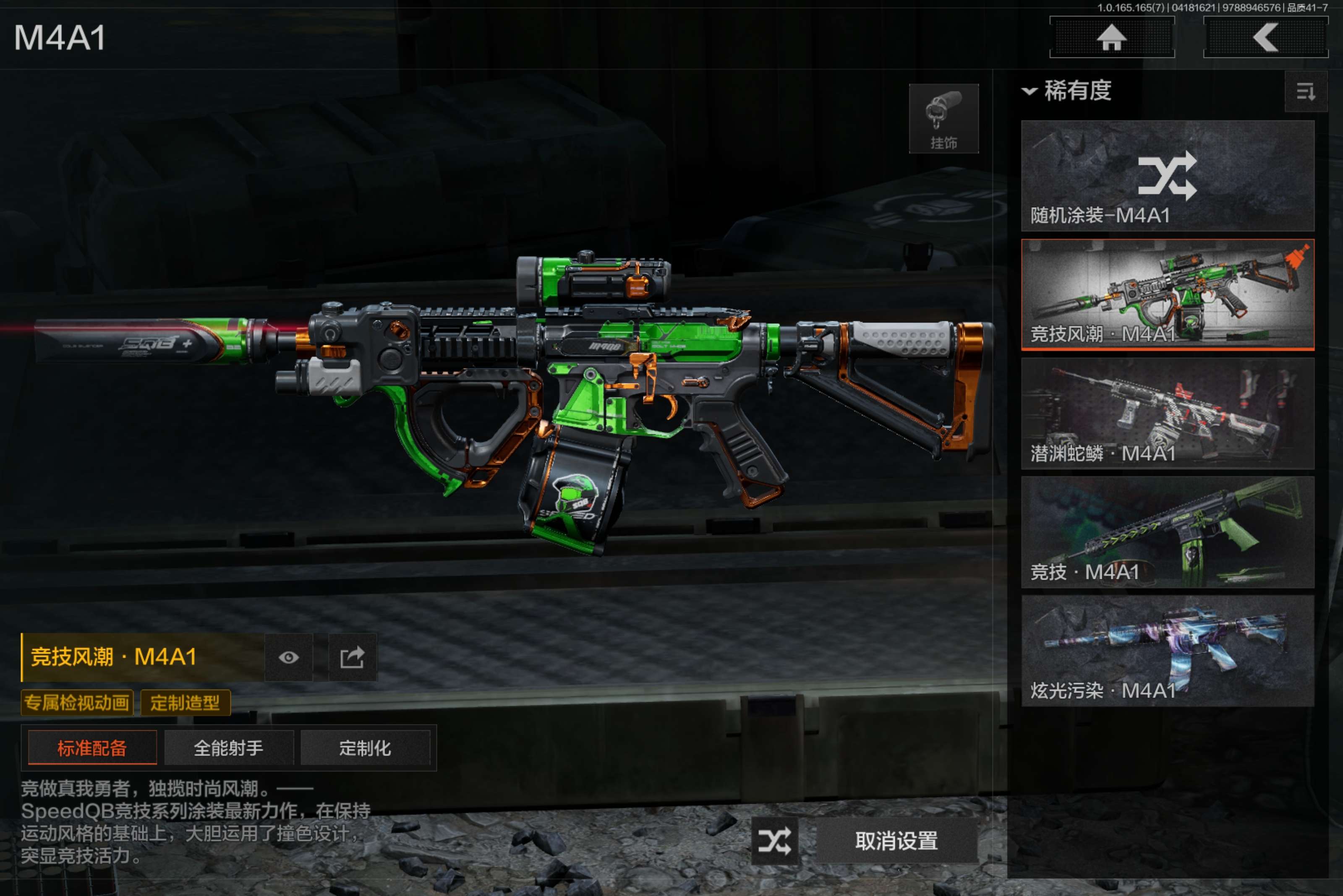
Task: Choose the 竞技风潮·M4A1 skin thumbnail
Action: 1167,294
